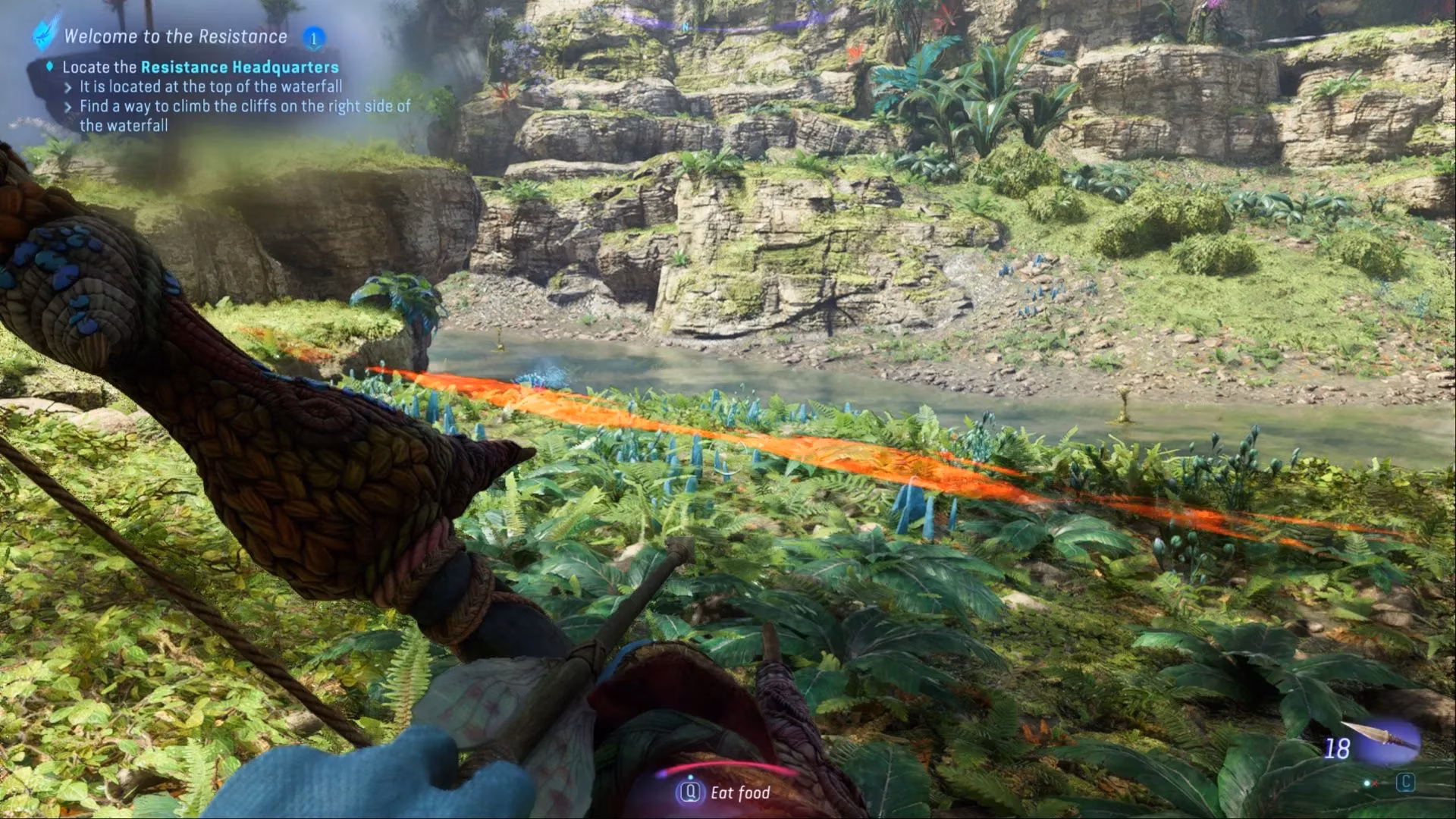Open the Welcome to the Resistance quest tracker

(x=175, y=36)
